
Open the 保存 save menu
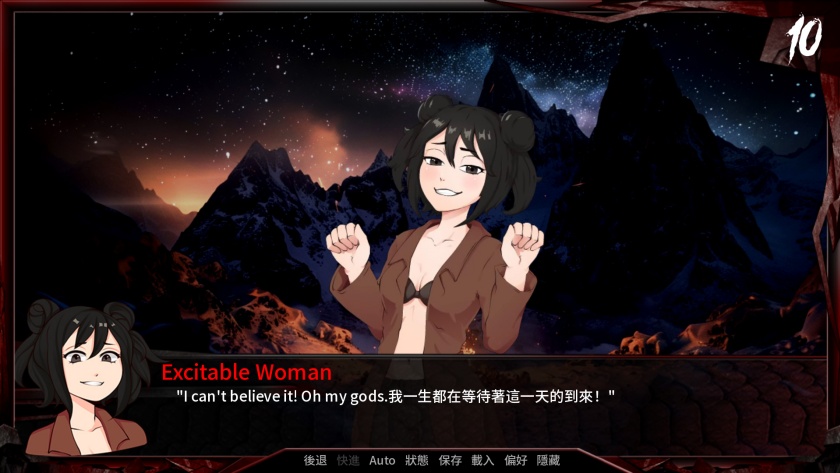[x=450, y=460]
